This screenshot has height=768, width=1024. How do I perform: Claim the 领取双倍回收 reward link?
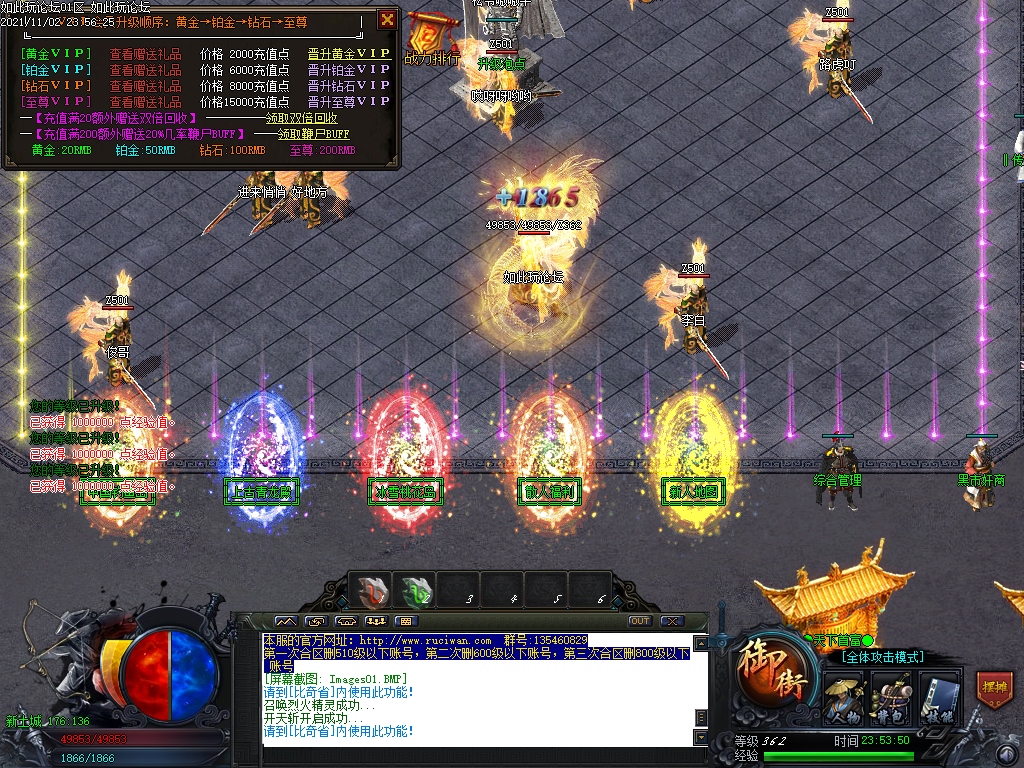click(301, 118)
